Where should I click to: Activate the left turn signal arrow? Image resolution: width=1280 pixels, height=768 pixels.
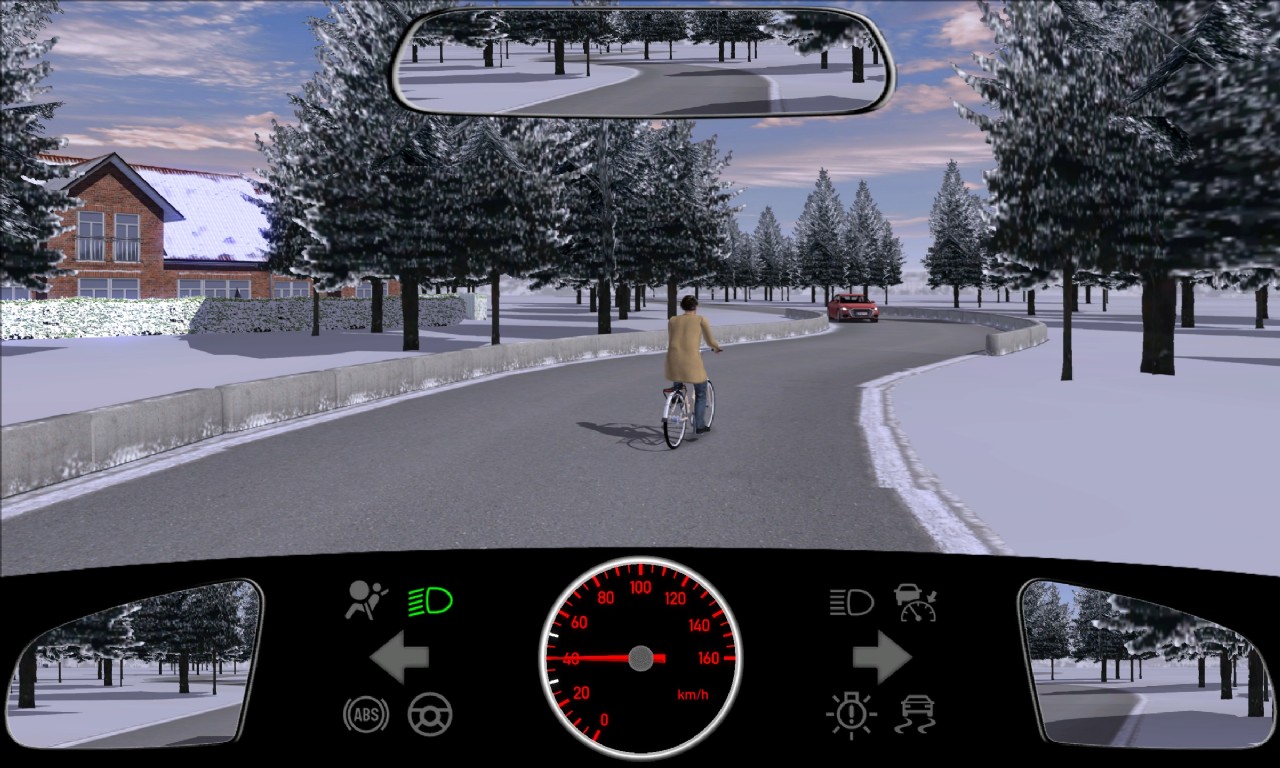(x=399, y=657)
